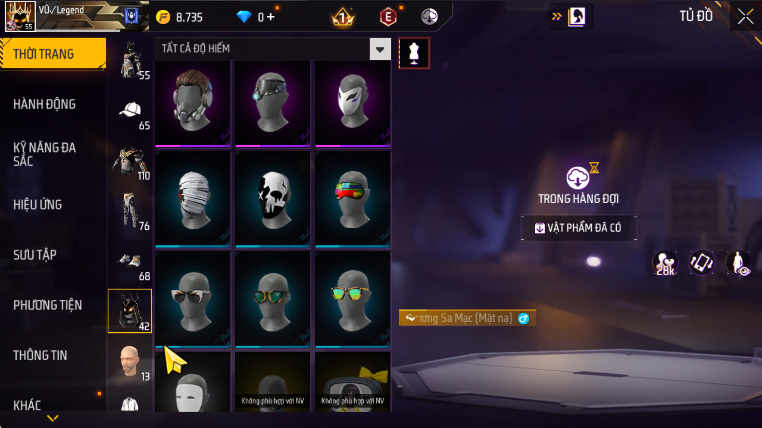The height and width of the screenshot is (428, 762).
Task: Toggle the mannequin preview icon
Action: [x=414, y=53]
